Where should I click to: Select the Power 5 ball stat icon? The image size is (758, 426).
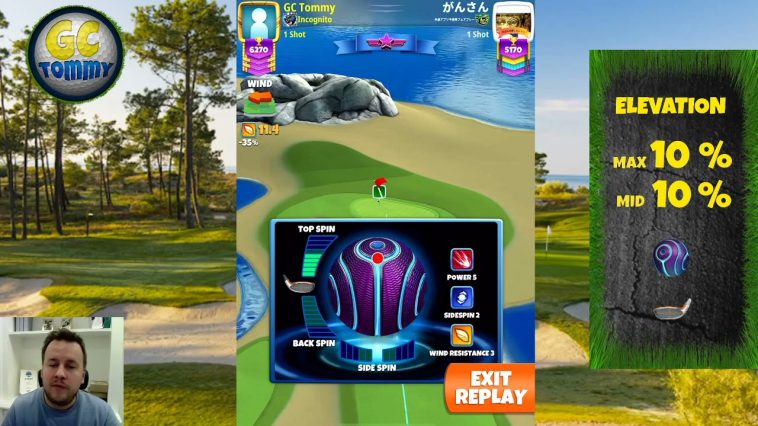tap(461, 260)
